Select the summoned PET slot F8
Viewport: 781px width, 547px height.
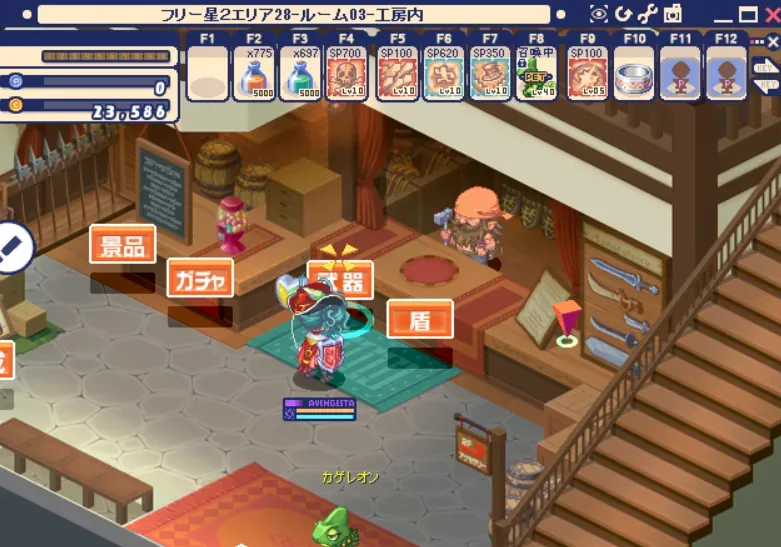(x=537, y=73)
